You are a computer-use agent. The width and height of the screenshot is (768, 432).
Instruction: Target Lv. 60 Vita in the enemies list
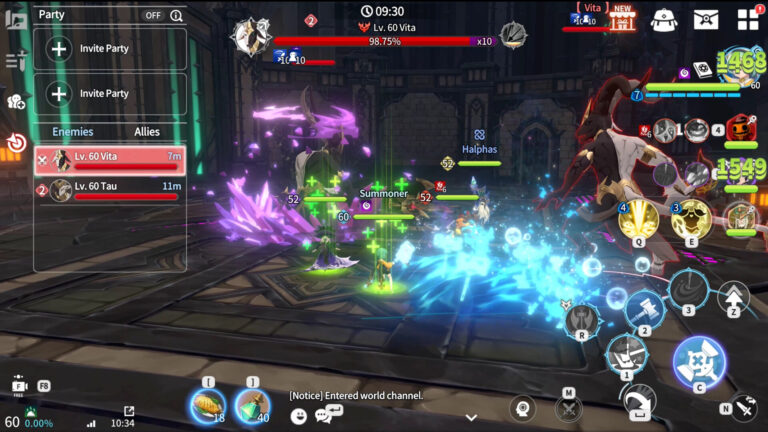[110, 161]
